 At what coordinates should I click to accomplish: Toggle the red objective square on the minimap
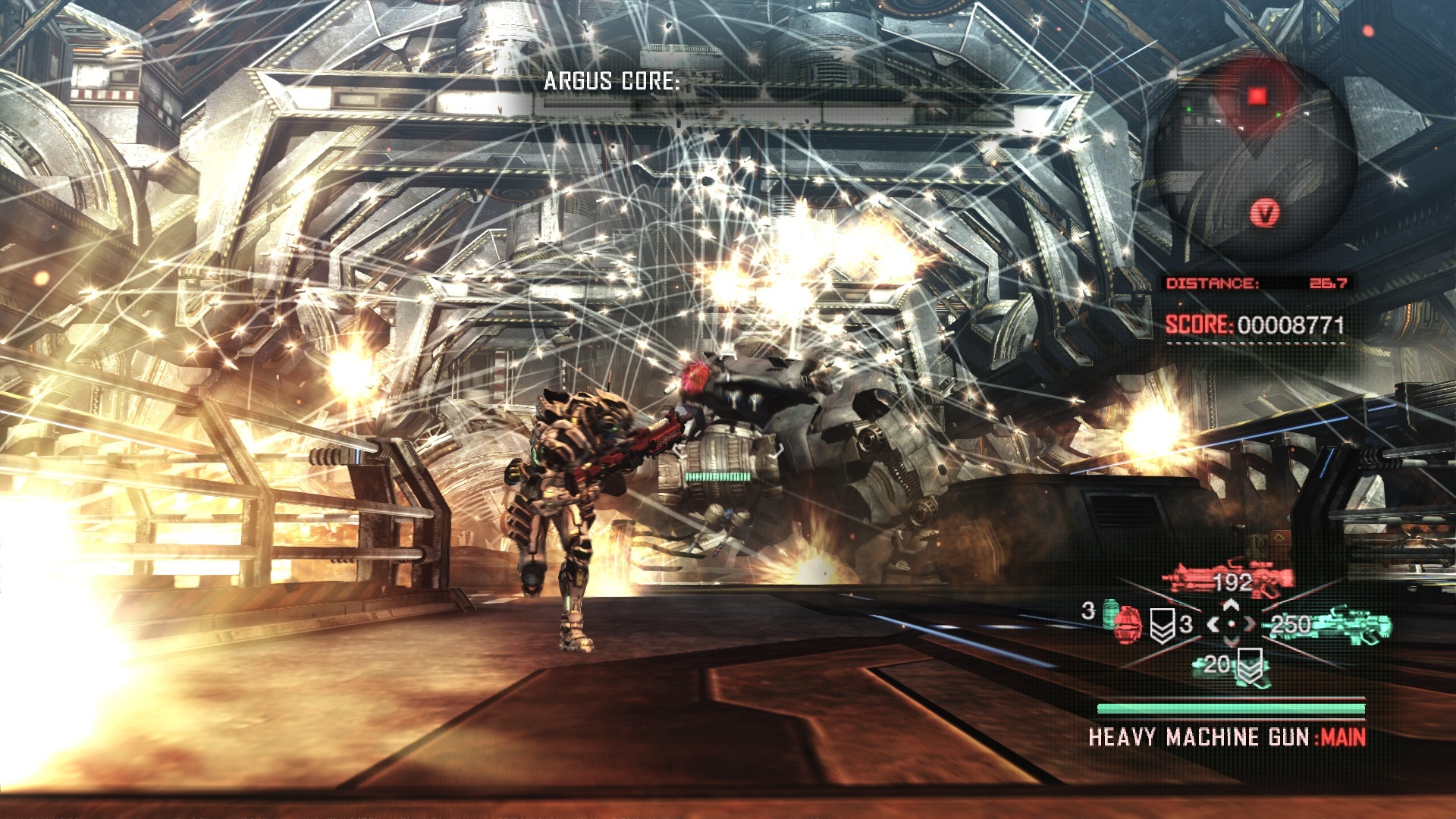1257,94
